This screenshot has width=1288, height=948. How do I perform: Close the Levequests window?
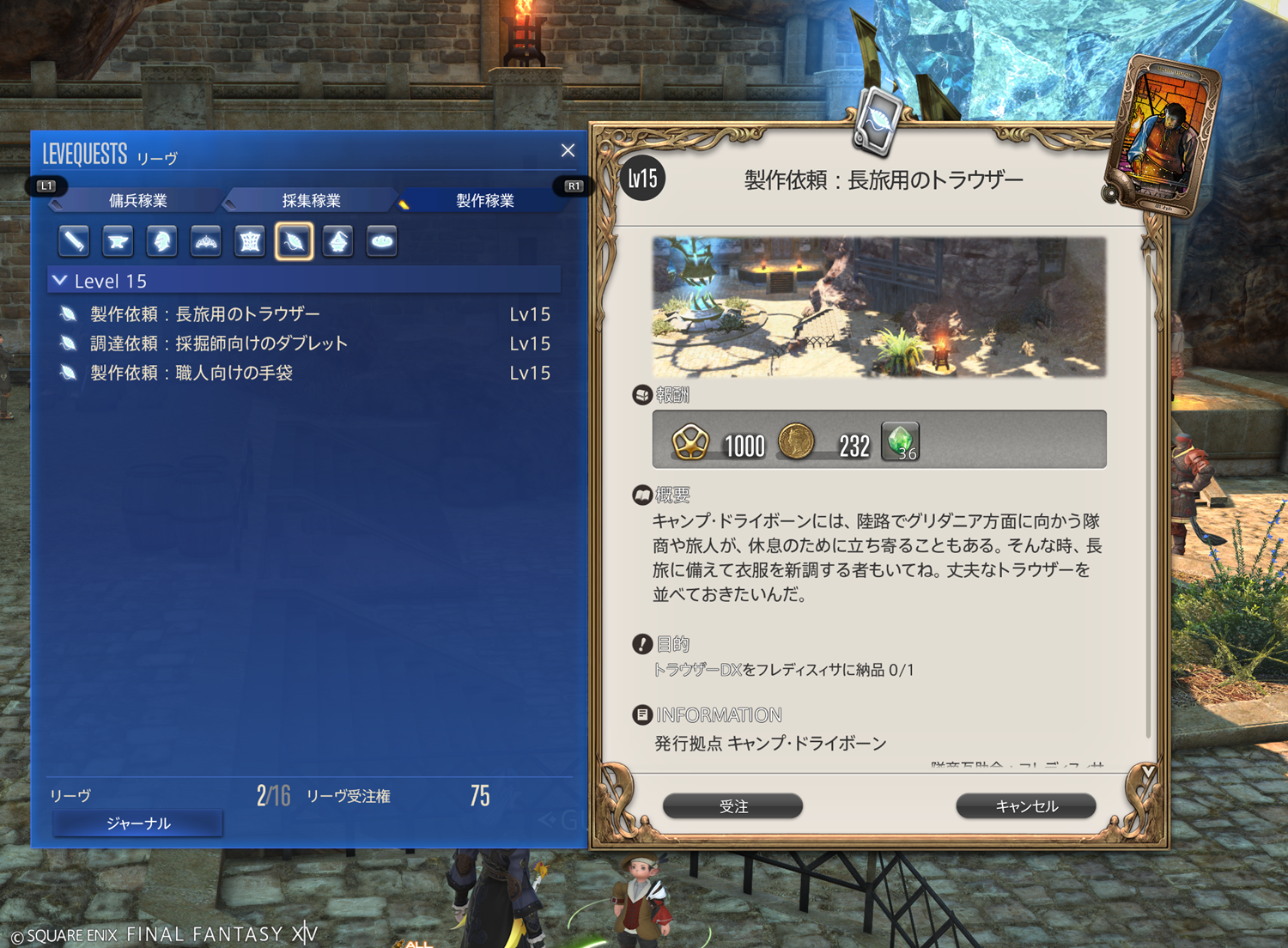[x=568, y=151]
